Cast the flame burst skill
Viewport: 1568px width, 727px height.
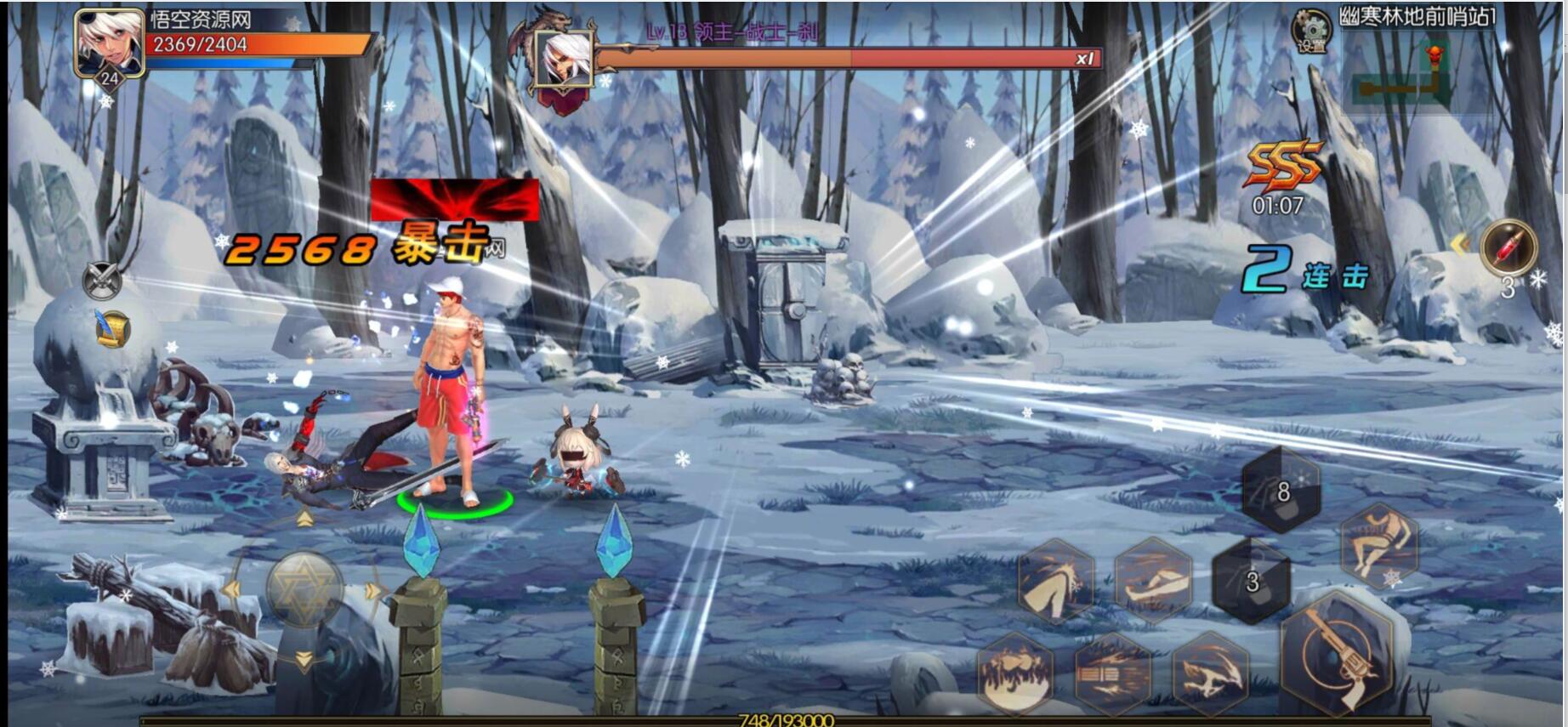click(1014, 674)
